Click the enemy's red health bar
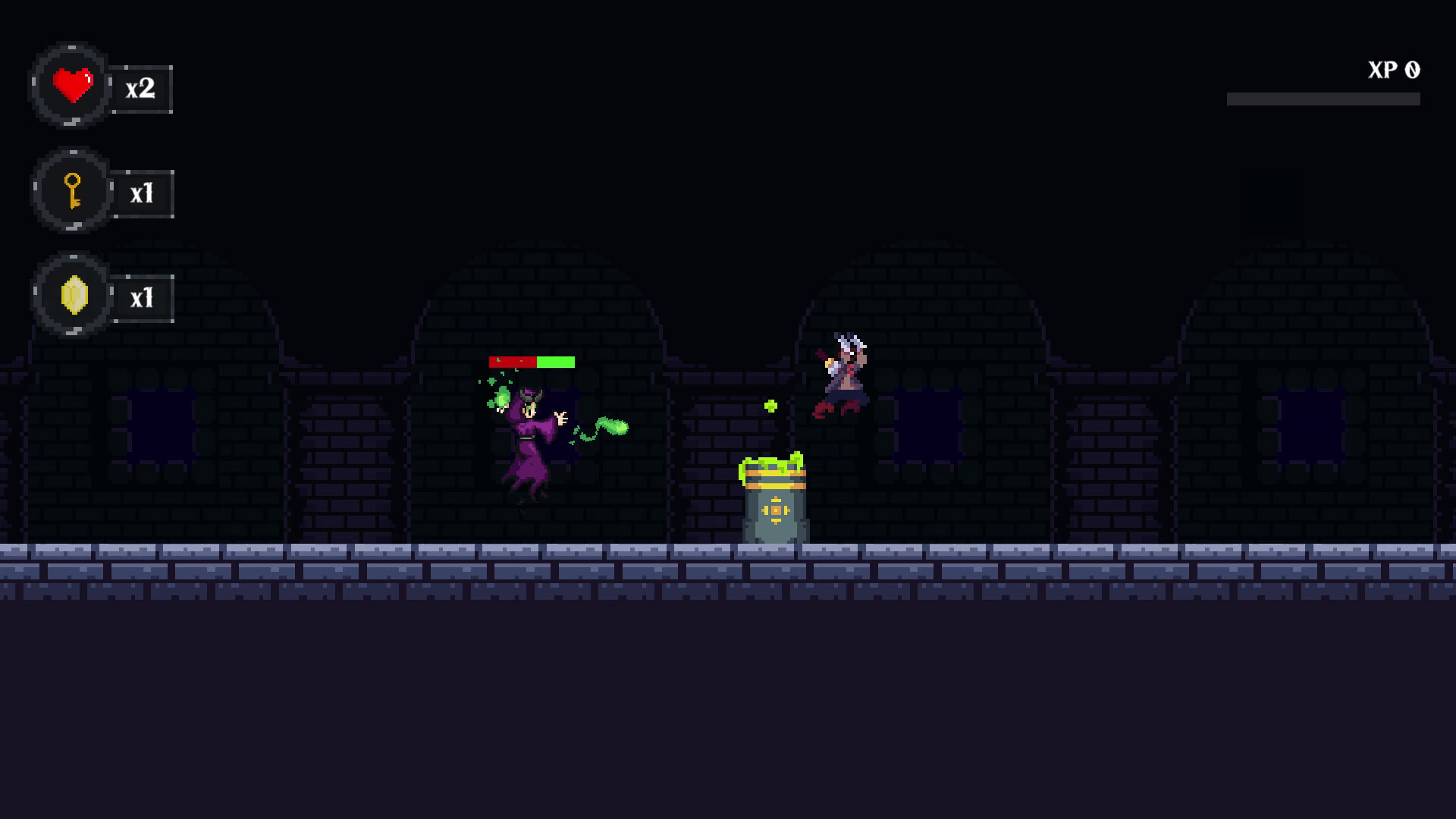 pyautogui.click(x=514, y=362)
